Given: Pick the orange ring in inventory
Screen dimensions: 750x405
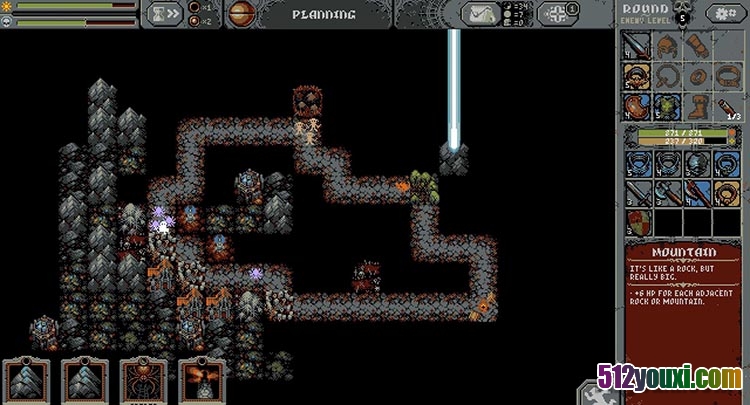Looking at the screenshot, I should click(727, 193).
